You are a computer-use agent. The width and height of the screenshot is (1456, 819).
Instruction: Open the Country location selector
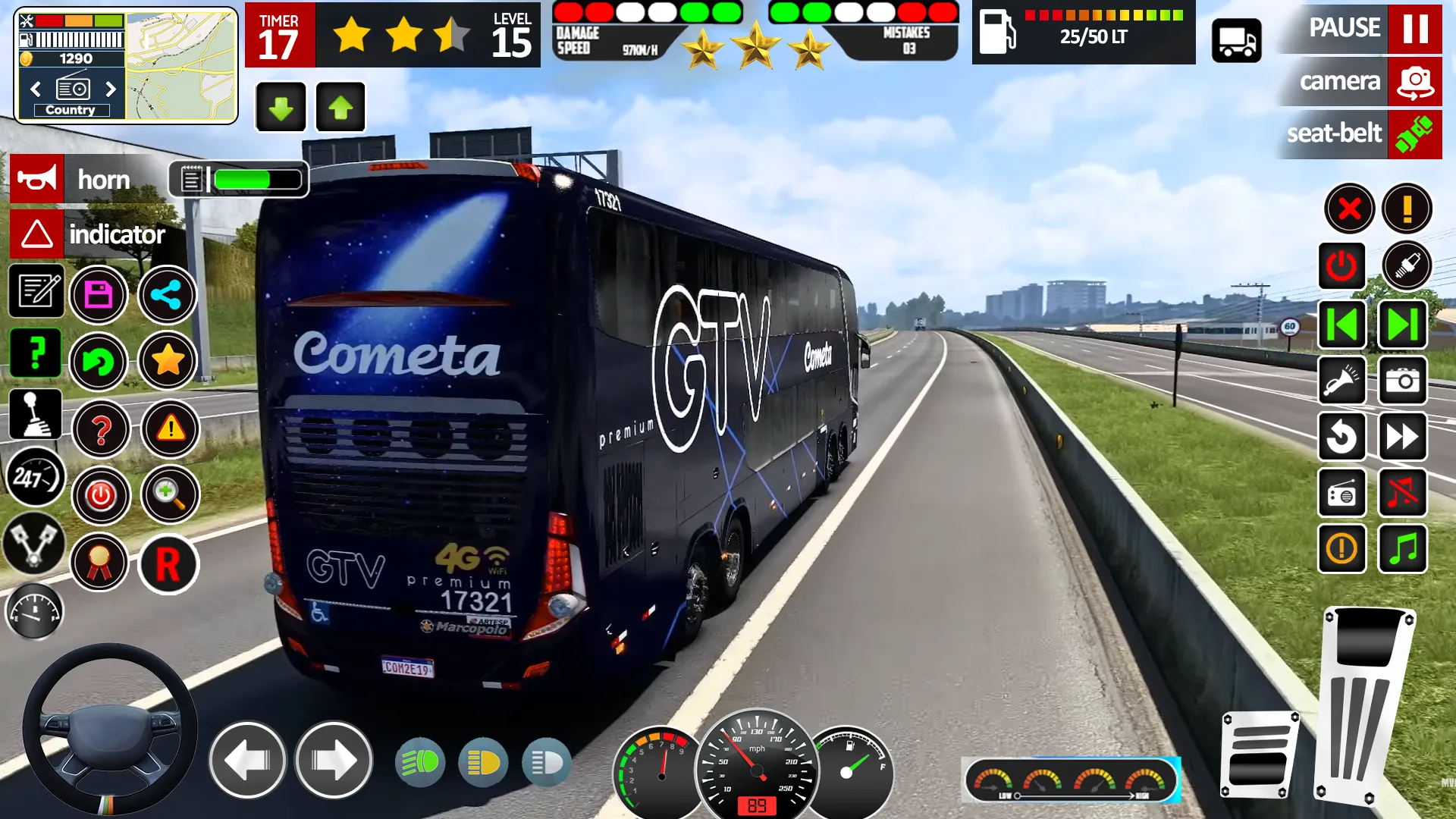[x=71, y=109]
